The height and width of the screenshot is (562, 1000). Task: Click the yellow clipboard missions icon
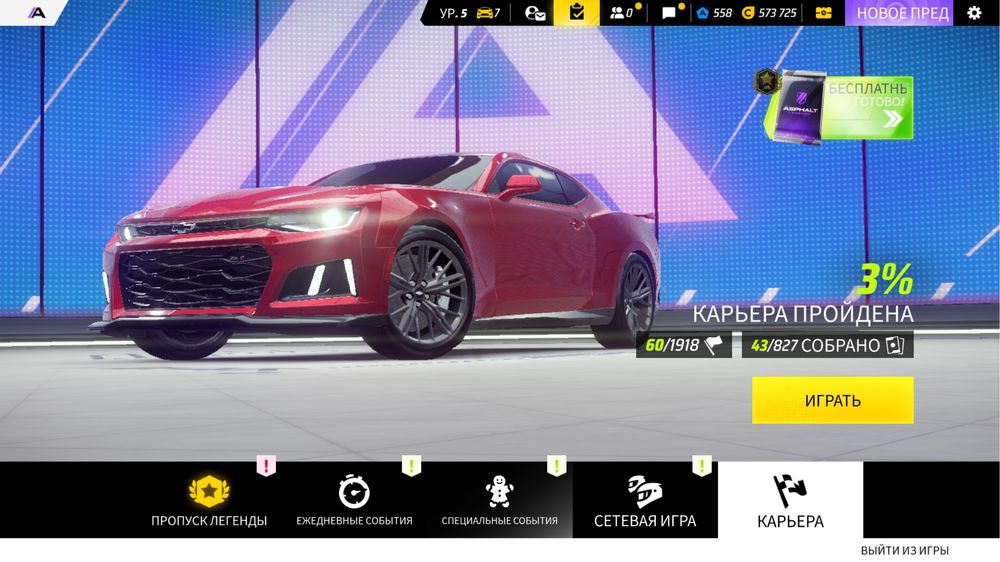[577, 13]
